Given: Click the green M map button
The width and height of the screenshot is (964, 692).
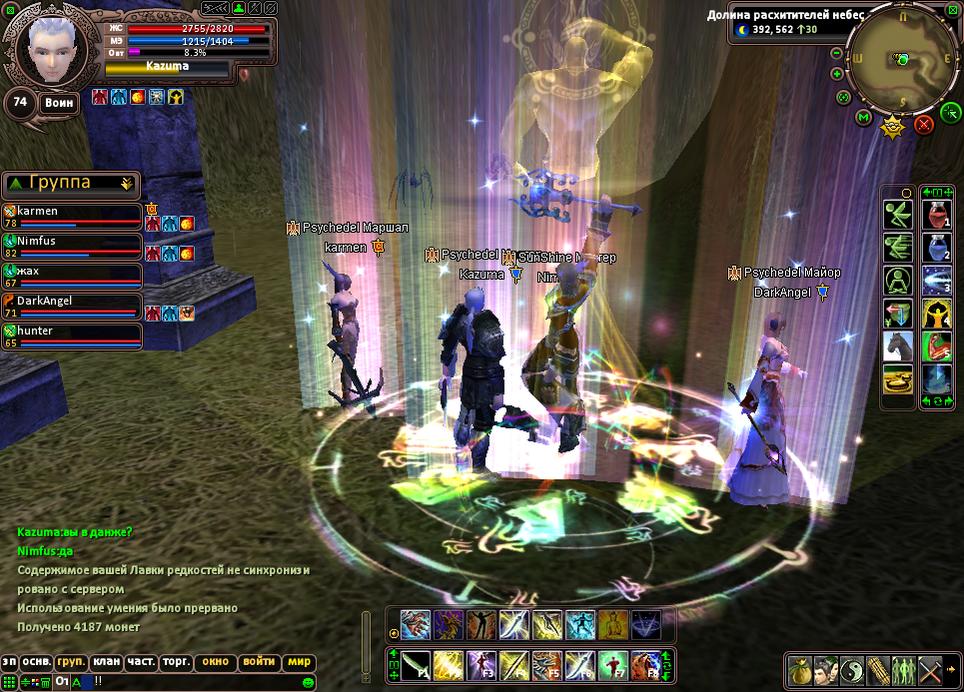Looking at the screenshot, I should tap(864, 118).
